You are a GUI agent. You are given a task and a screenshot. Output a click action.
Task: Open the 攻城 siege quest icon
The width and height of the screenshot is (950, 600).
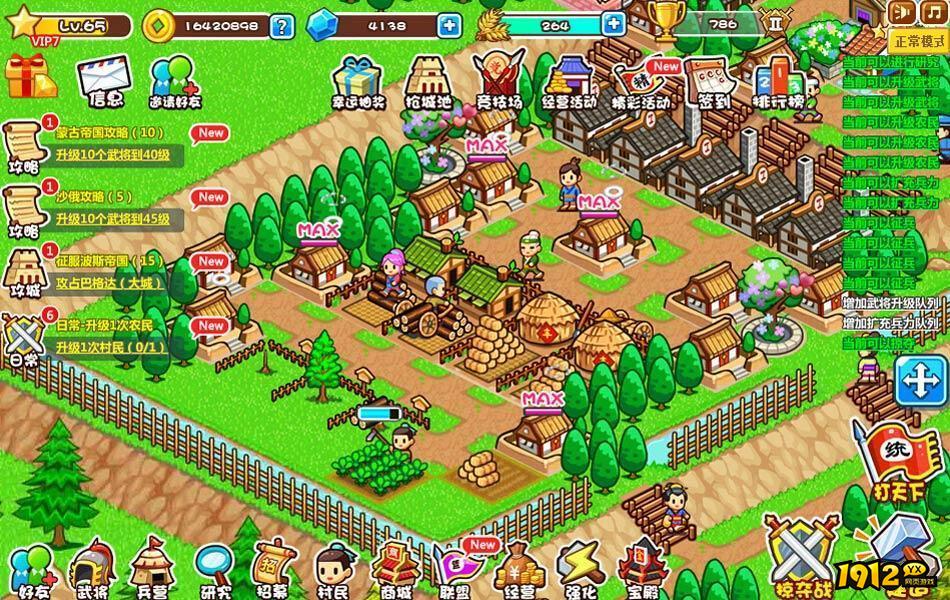(24, 273)
